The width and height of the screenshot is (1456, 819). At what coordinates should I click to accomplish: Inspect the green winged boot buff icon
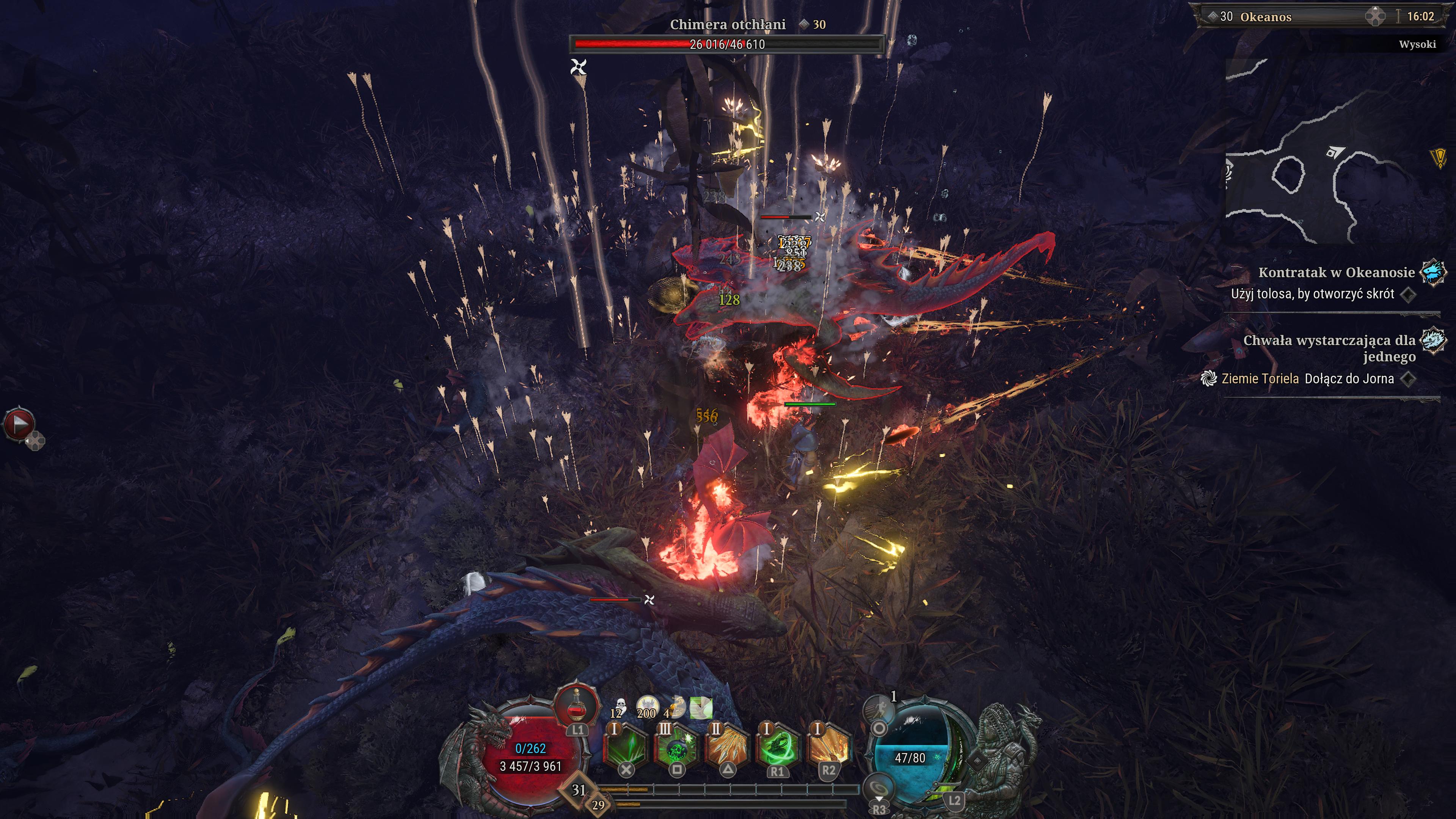[701, 708]
